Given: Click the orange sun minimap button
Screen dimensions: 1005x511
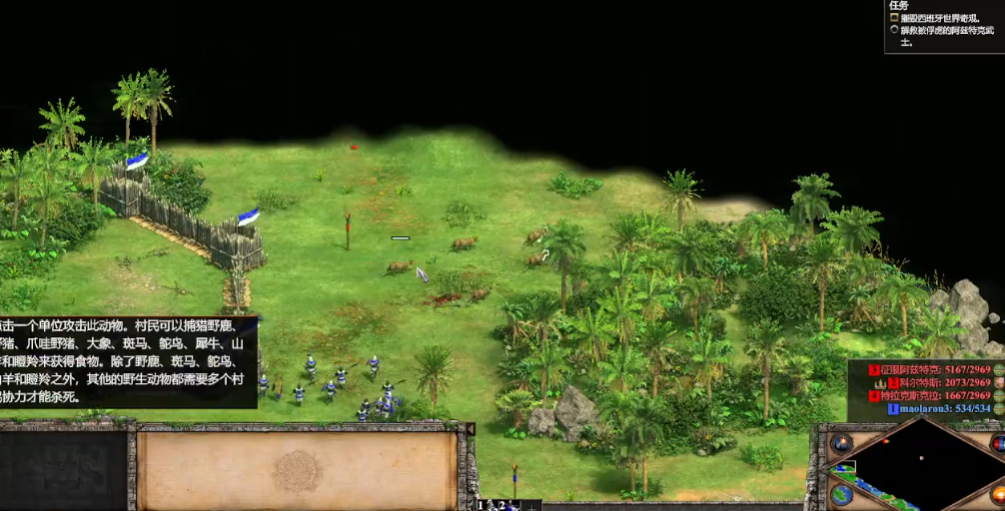Looking at the screenshot, I should 997,494.
